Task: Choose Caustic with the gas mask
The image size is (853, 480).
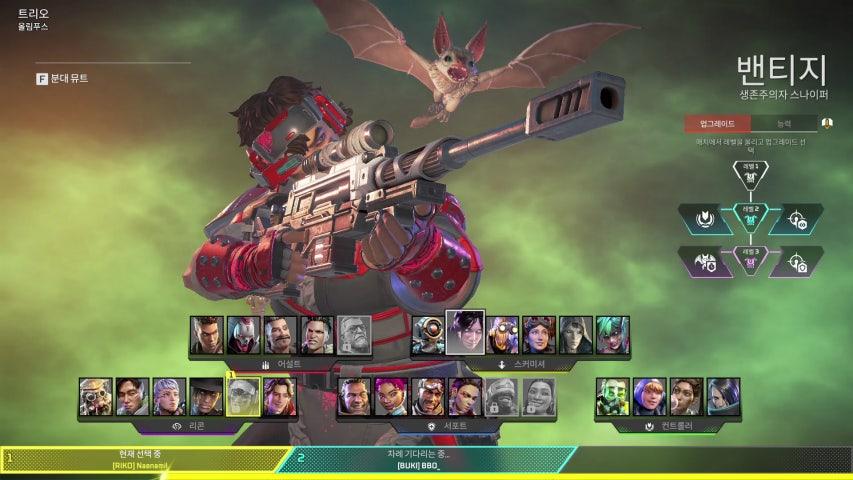Action: point(612,396)
